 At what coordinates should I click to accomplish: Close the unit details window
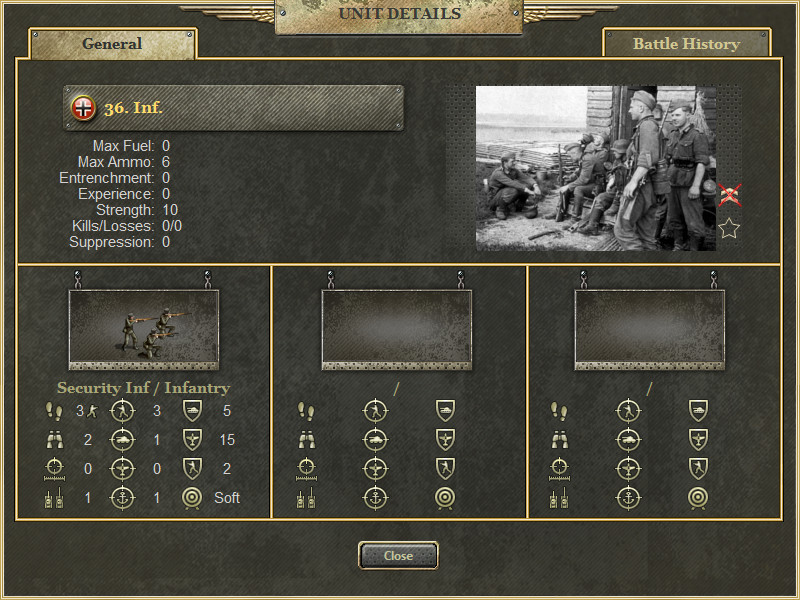398,555
